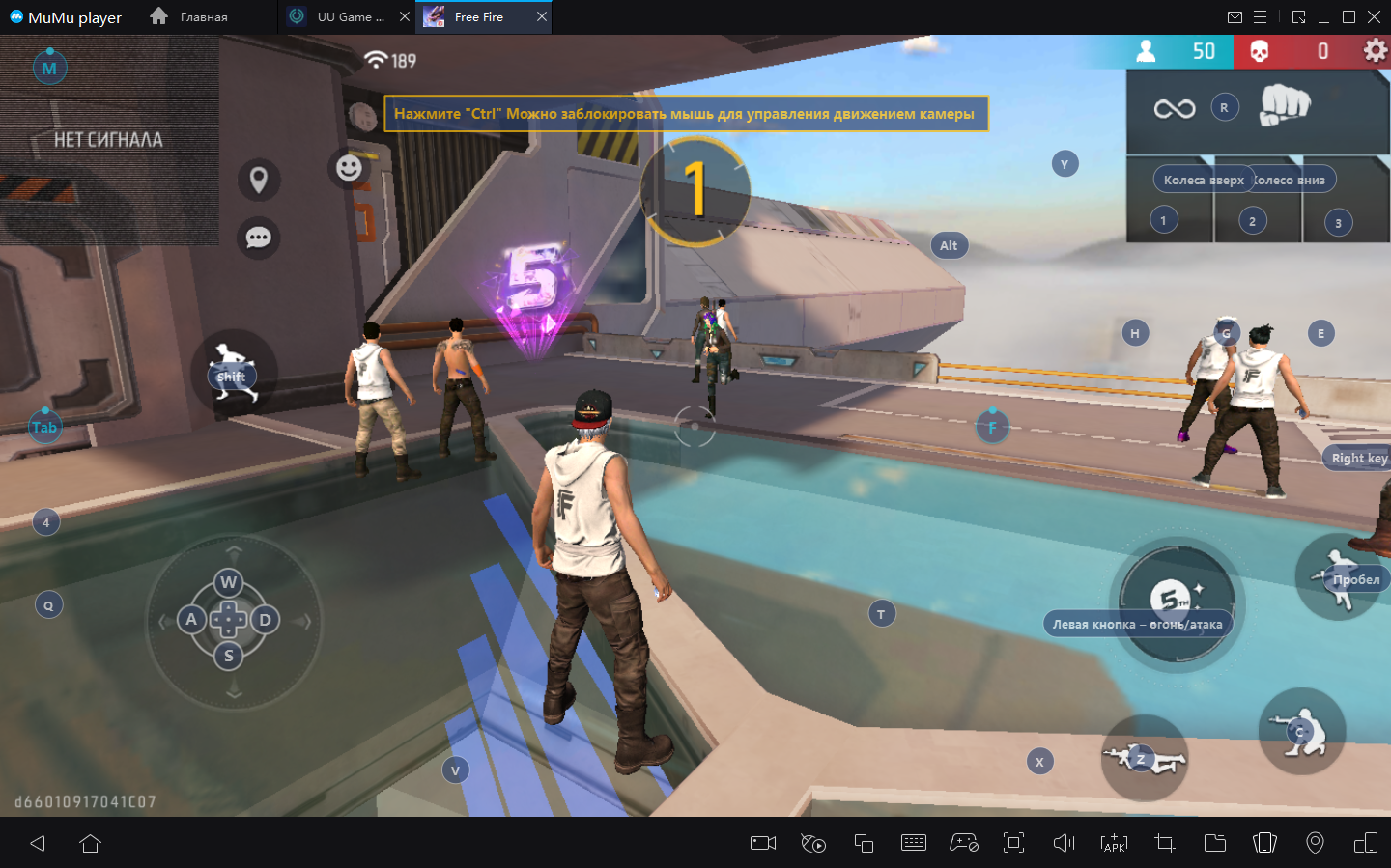Open the emulator keyboard mapping tool
The width and height of the screenshot is (1391, 868).
point(913,843)
